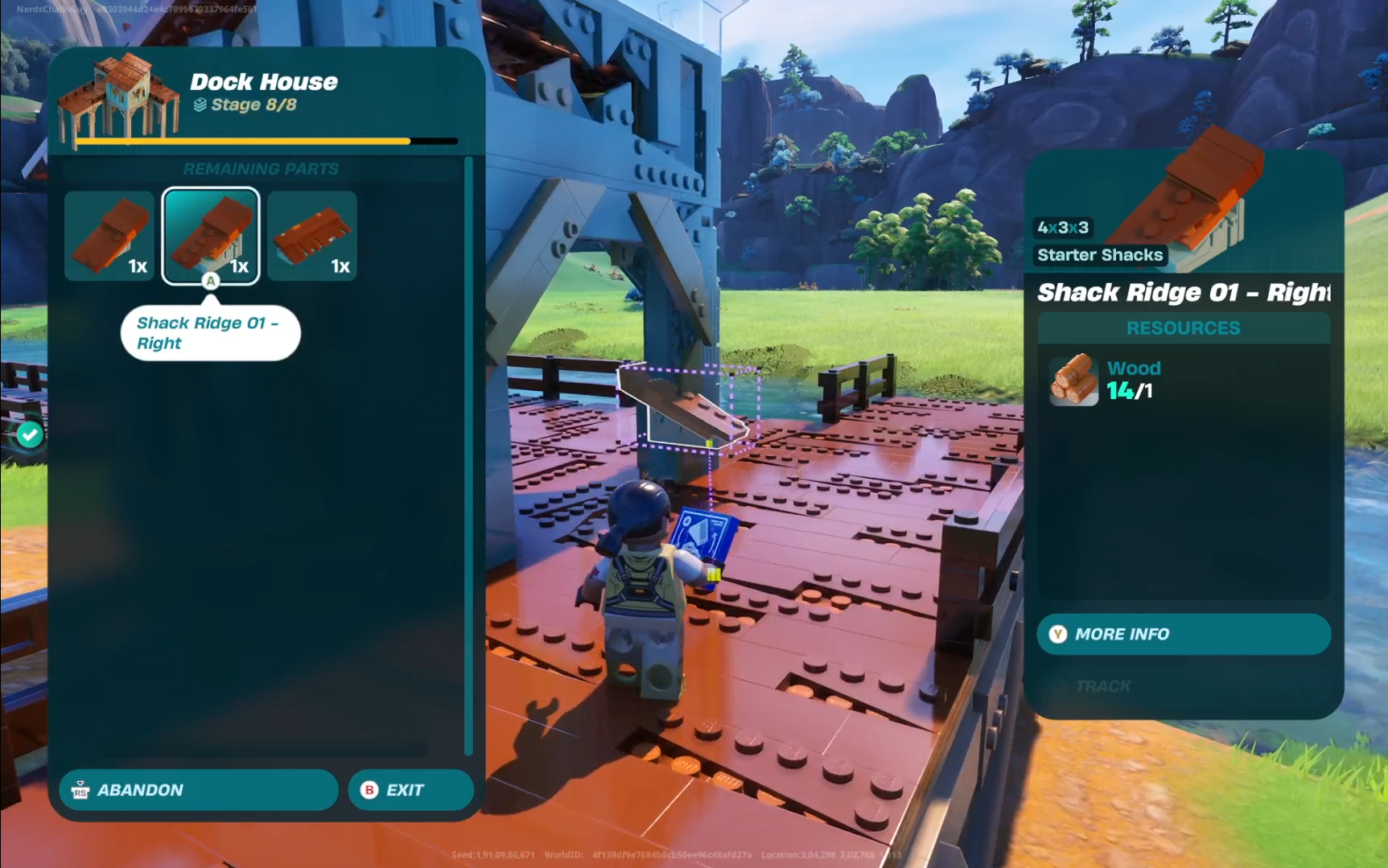Choose the flat roof part with notched edge

click(312, 236)
